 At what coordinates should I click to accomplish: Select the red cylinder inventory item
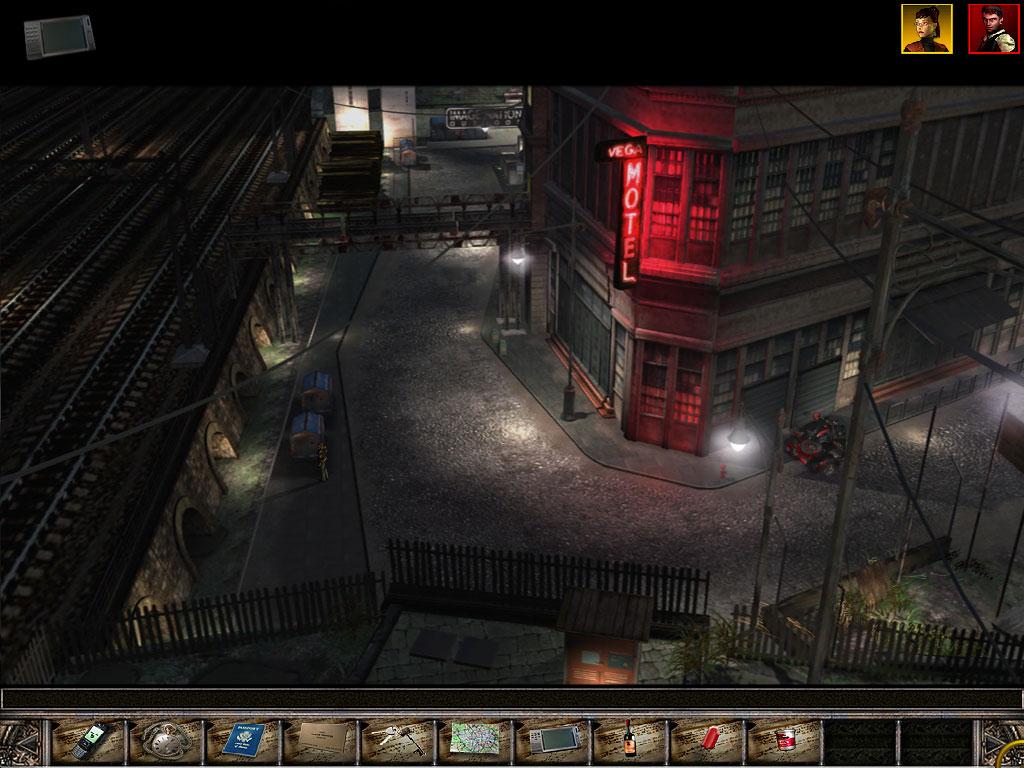tap(706, 740)
